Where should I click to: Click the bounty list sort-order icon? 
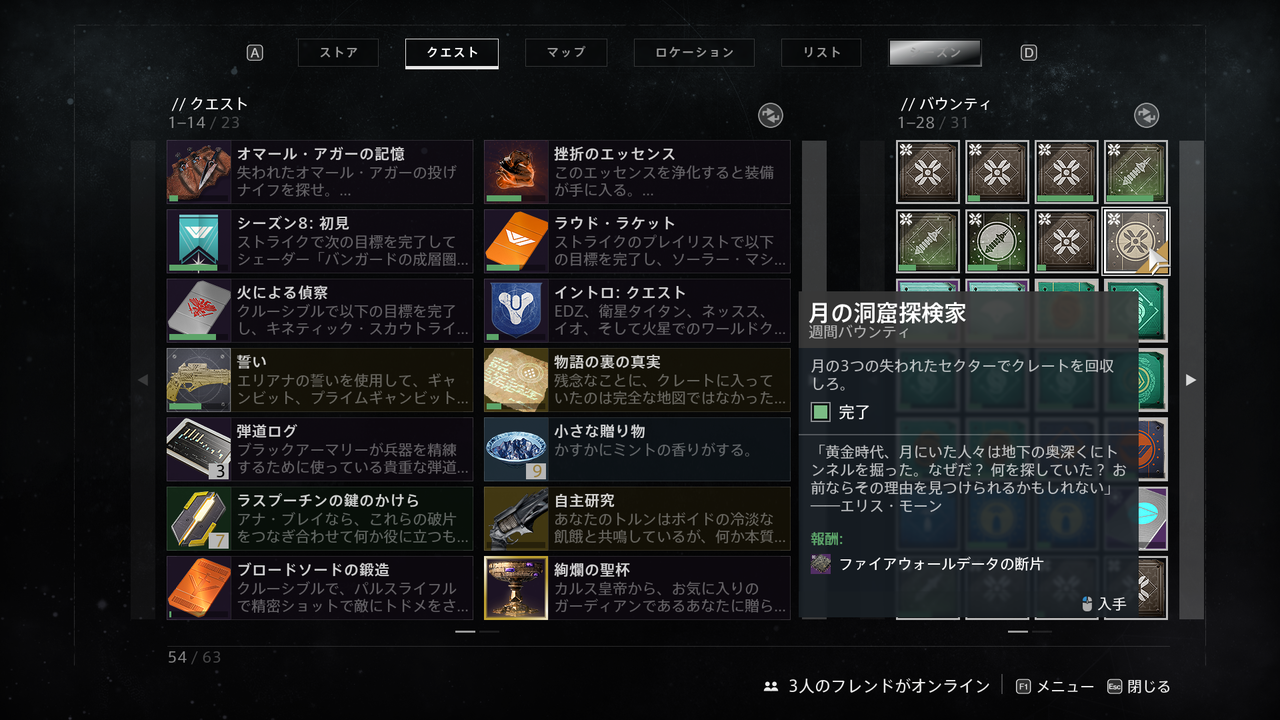pos(1146,115)
